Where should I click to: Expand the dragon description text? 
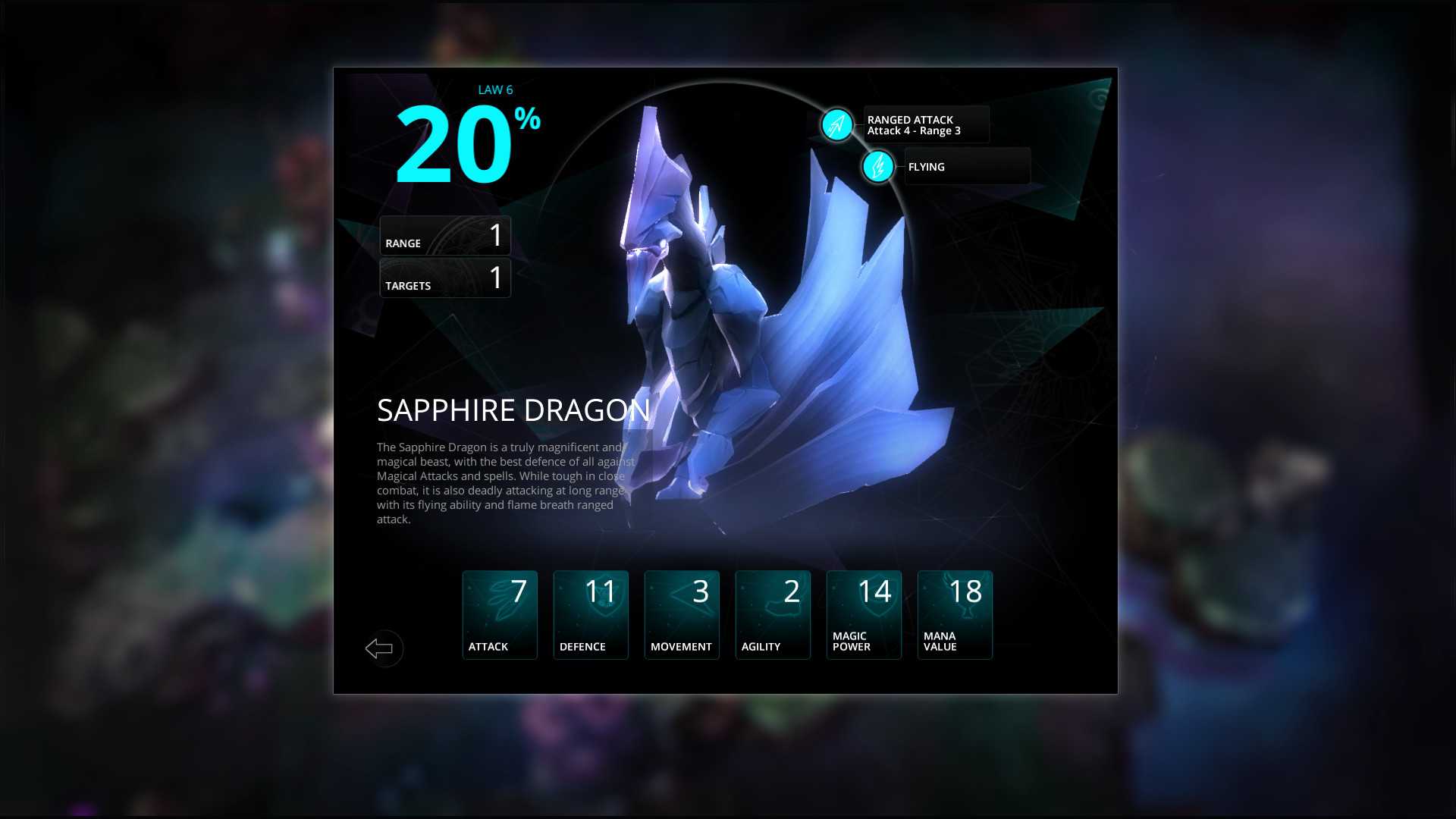(x=502, y=483)
